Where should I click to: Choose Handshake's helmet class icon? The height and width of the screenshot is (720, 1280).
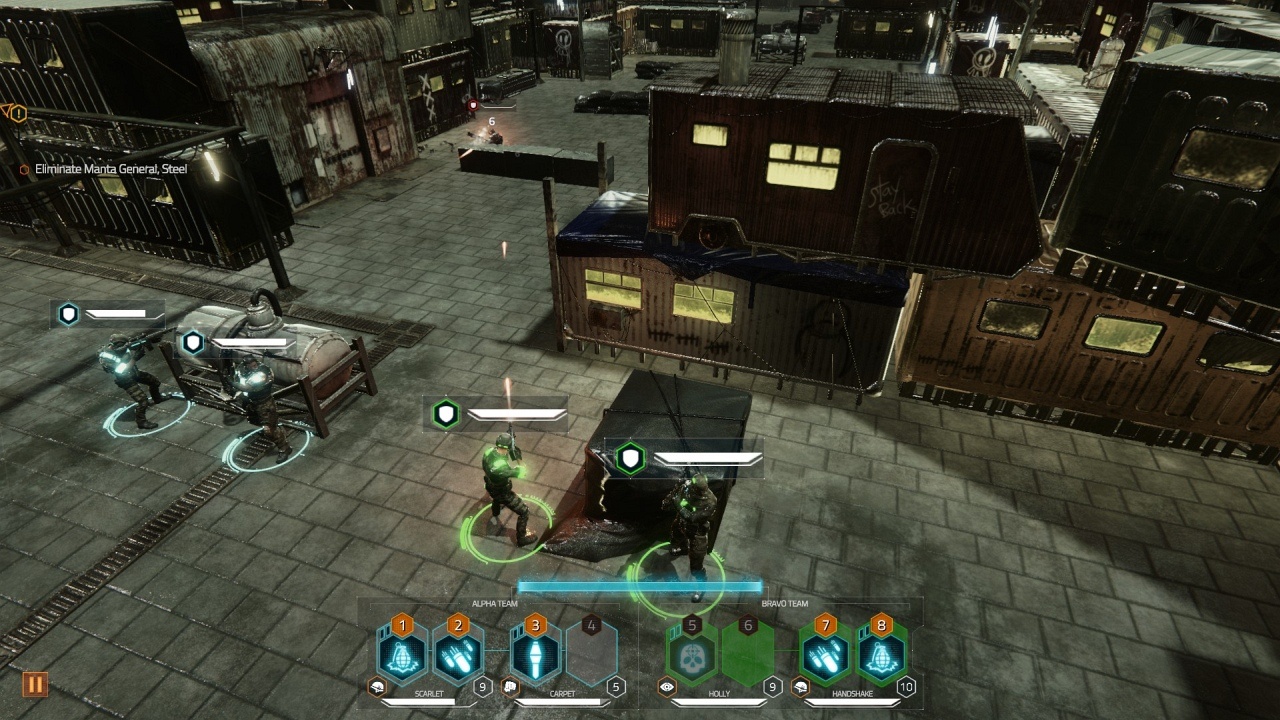coord(798,686)
